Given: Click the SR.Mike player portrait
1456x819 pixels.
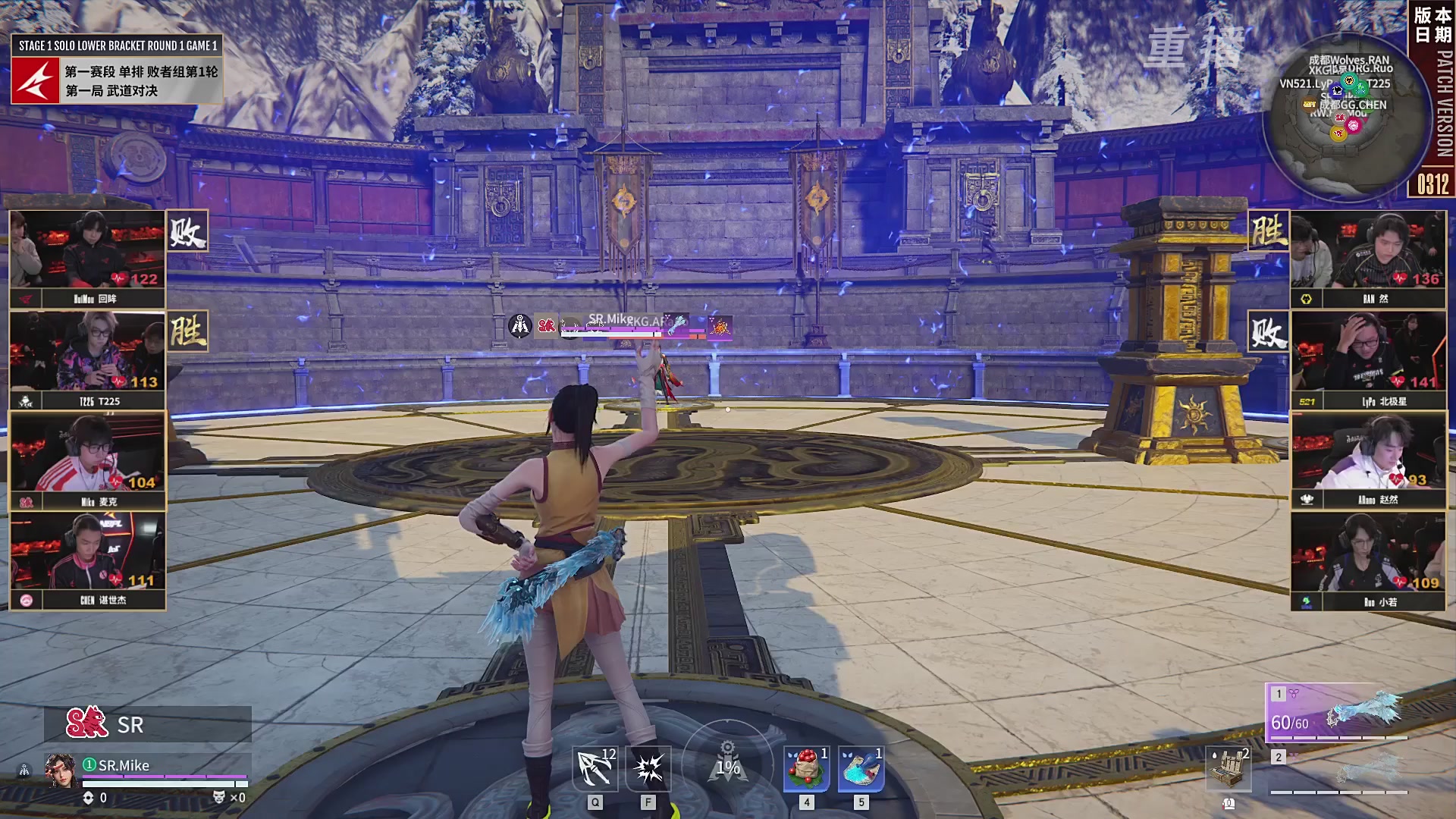Looking at the screenshot, I should 61,770.
